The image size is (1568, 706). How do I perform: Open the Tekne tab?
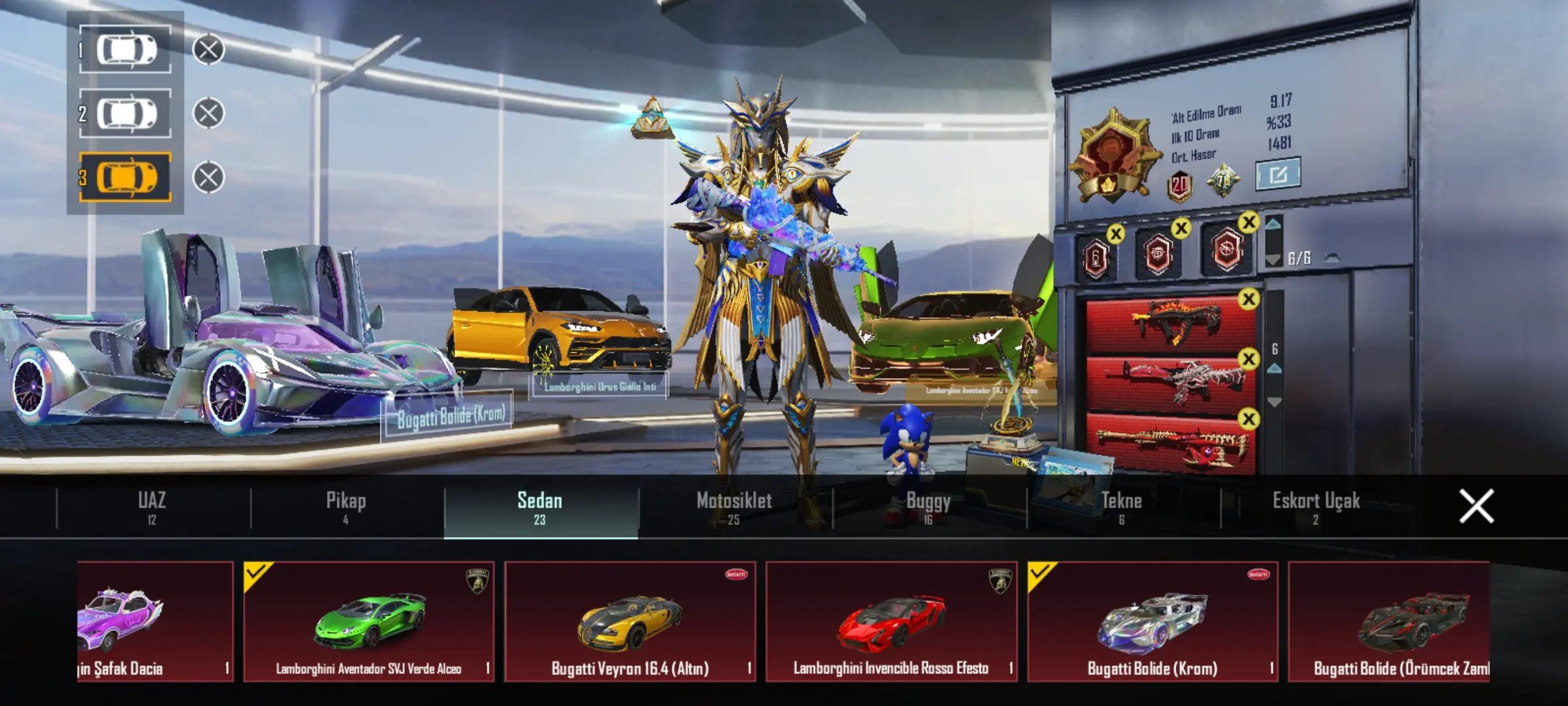point(1122,507)
